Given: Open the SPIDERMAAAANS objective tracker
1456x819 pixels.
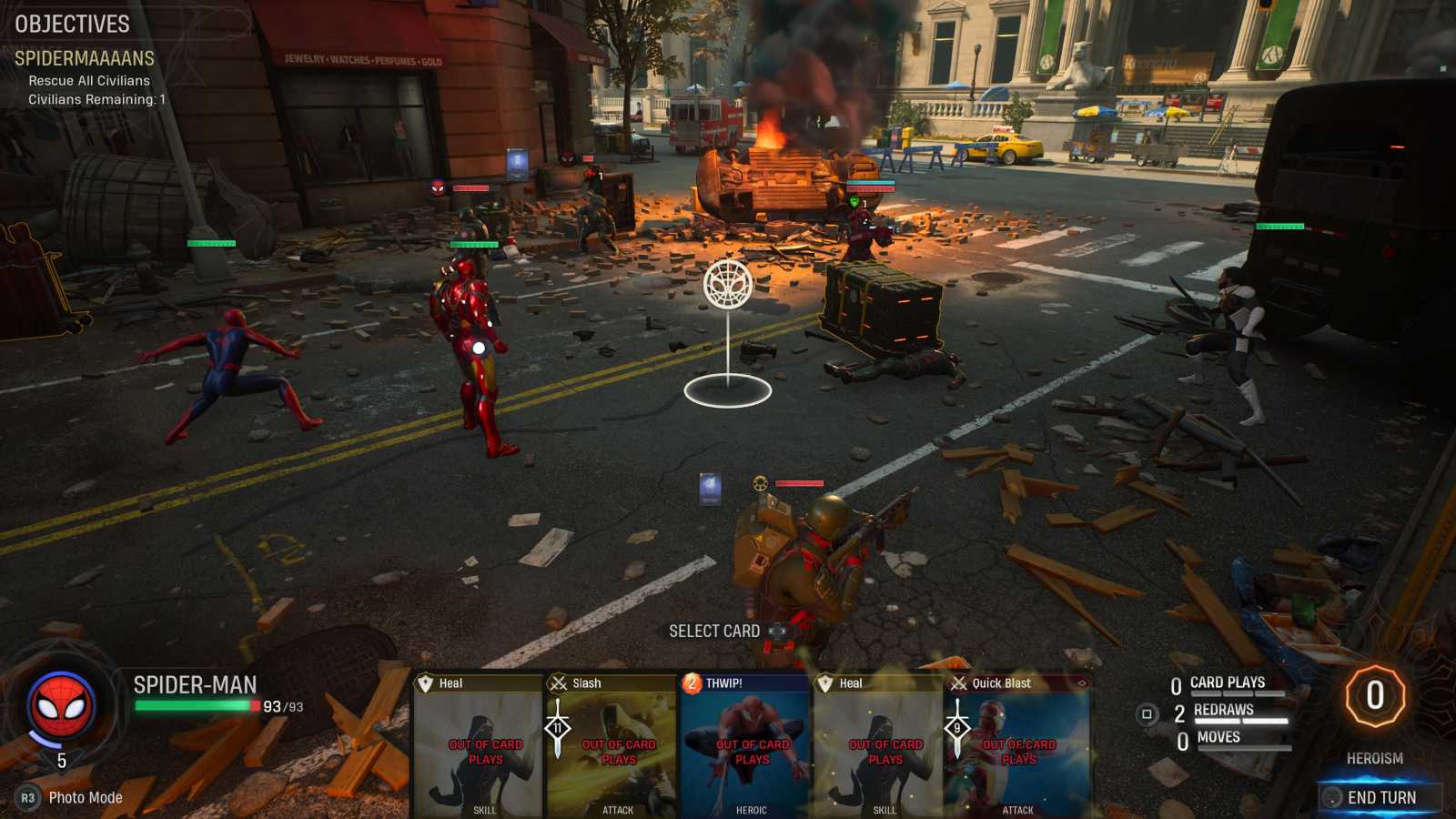Looking at the screenshot, I should coord(85,59).
